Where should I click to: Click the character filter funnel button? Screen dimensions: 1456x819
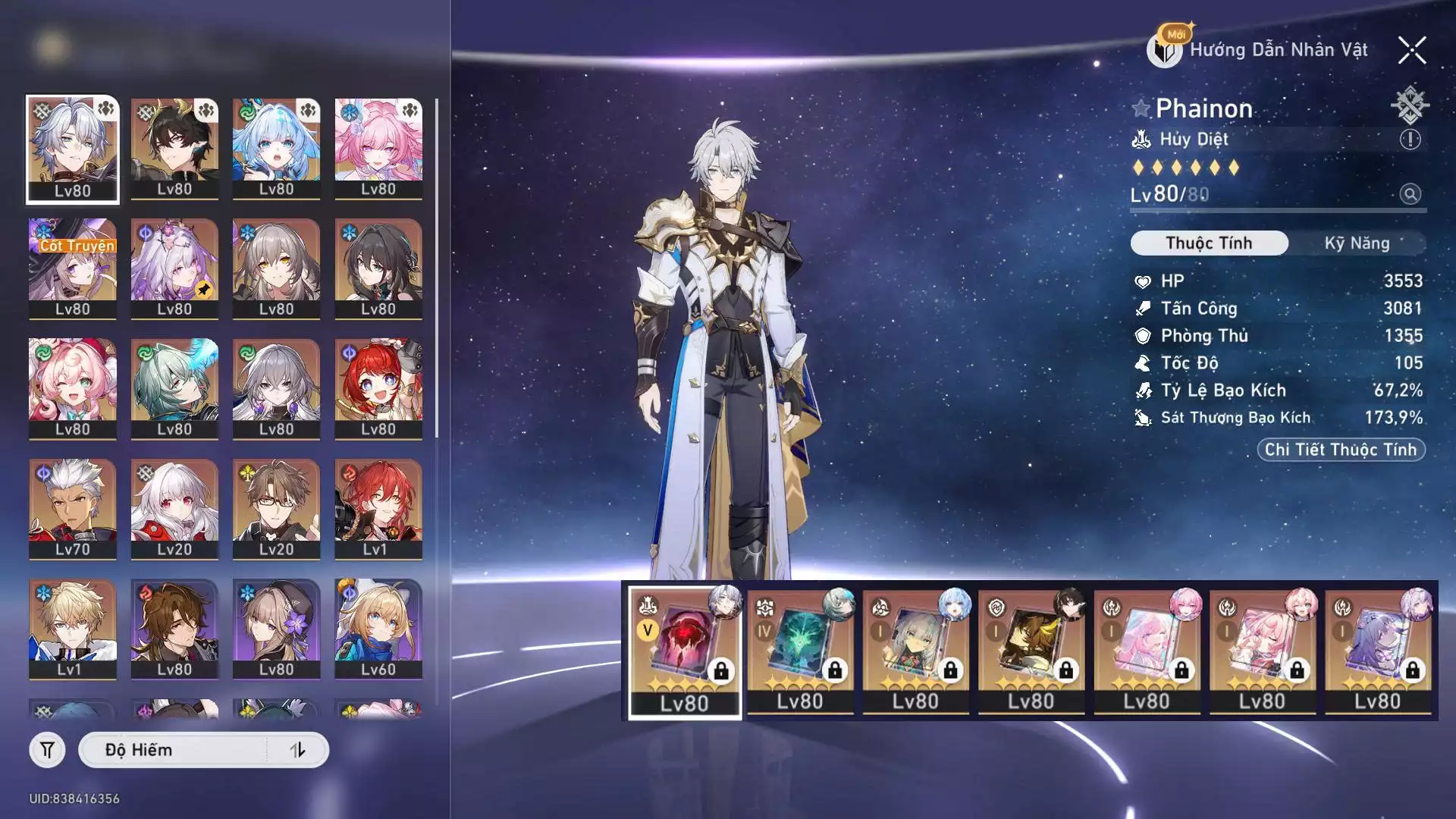coord(47,750)
